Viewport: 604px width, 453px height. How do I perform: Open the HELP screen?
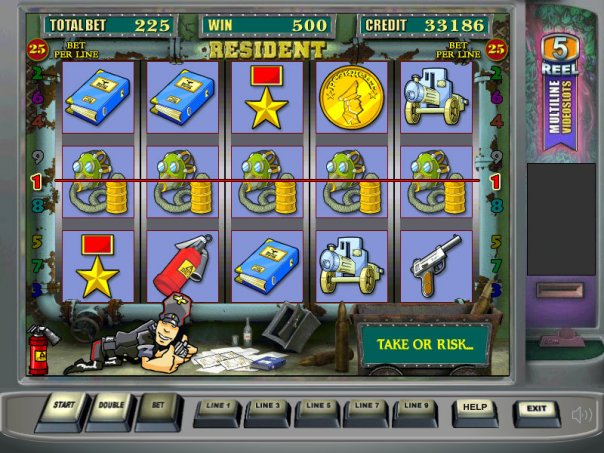475,410
